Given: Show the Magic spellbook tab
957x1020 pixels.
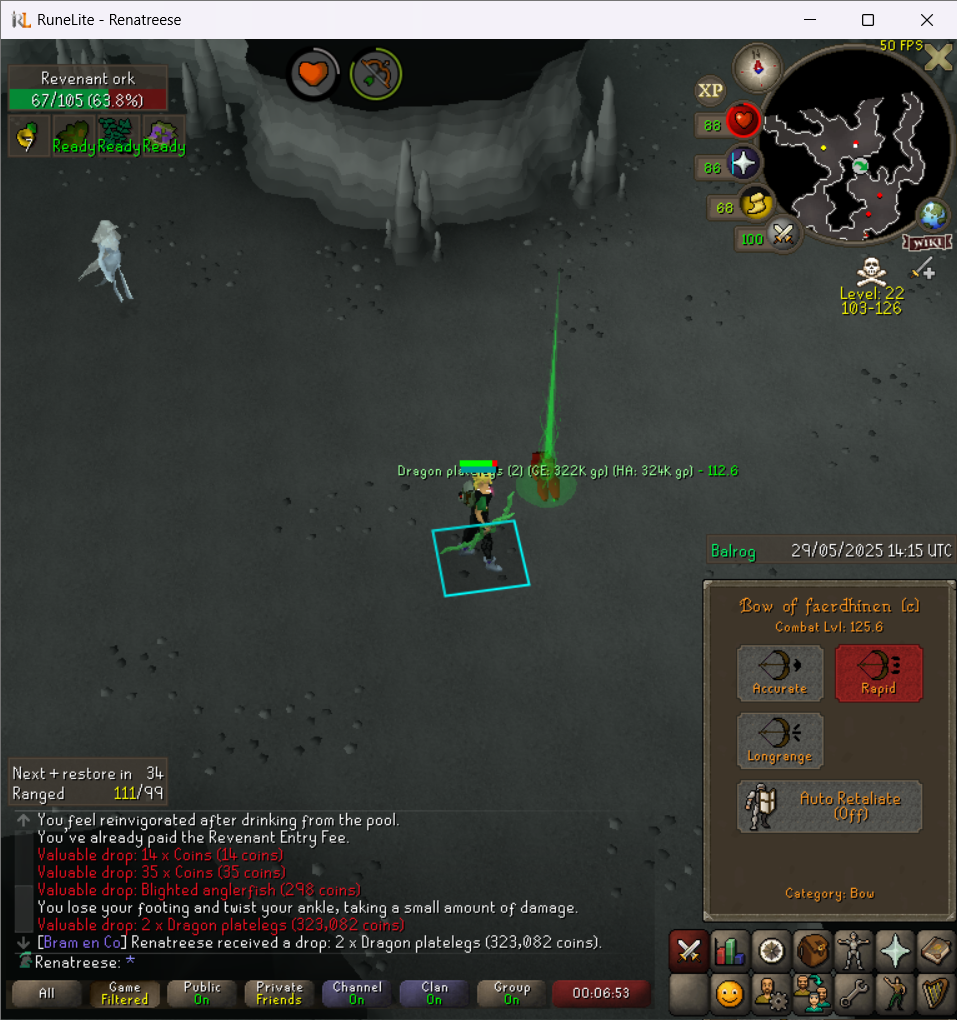Looking at the screenshot, I should click(x=934, y=951).
